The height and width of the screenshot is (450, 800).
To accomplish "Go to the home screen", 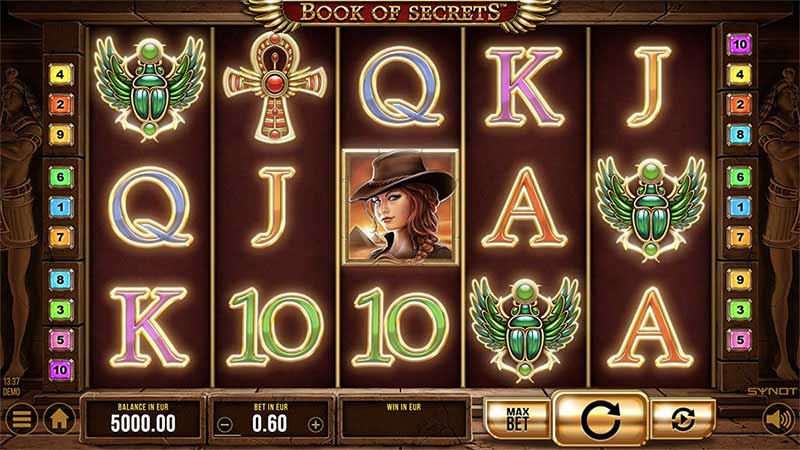I will 59,418.
